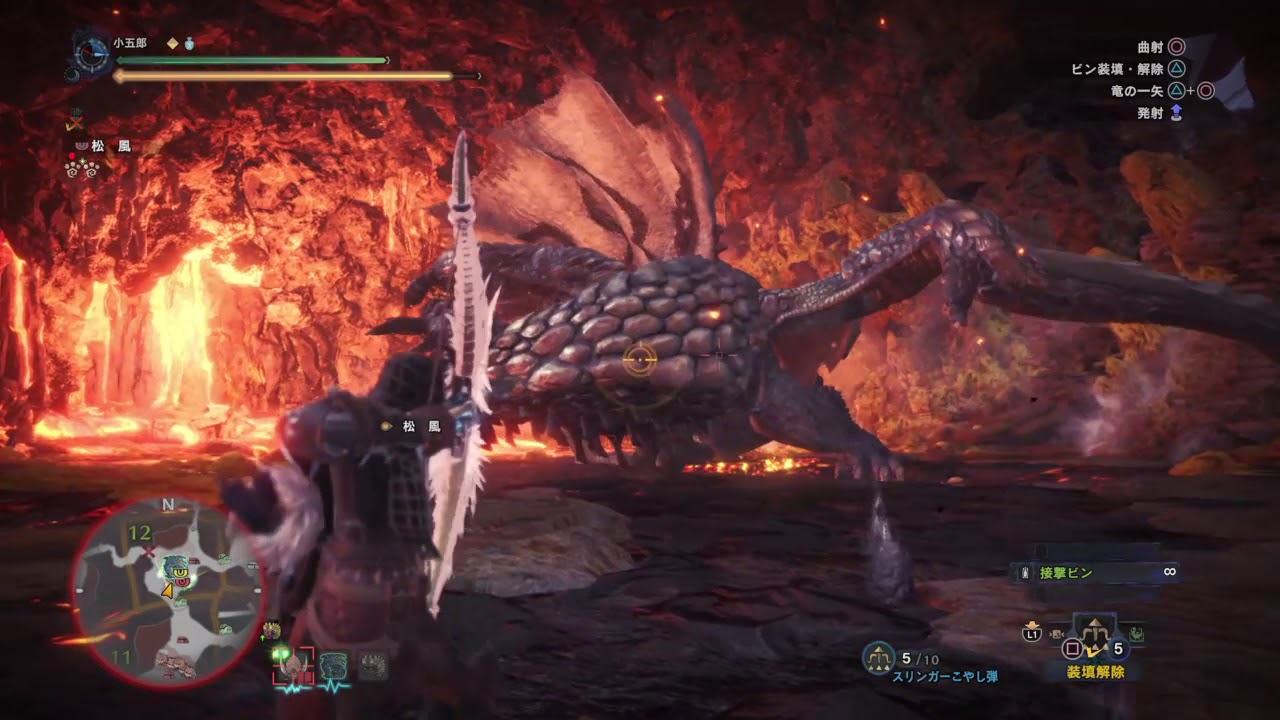
Task: Select the 接撃ビン coating entry
Action: pos(1095,573)
